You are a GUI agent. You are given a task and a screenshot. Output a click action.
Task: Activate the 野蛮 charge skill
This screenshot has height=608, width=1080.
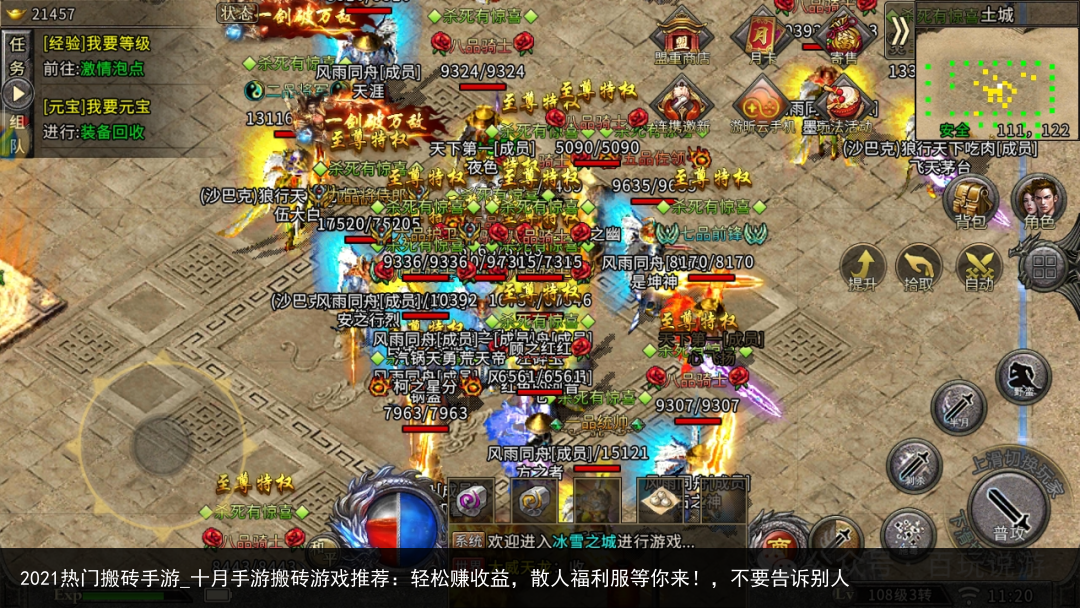[1022, 376]
